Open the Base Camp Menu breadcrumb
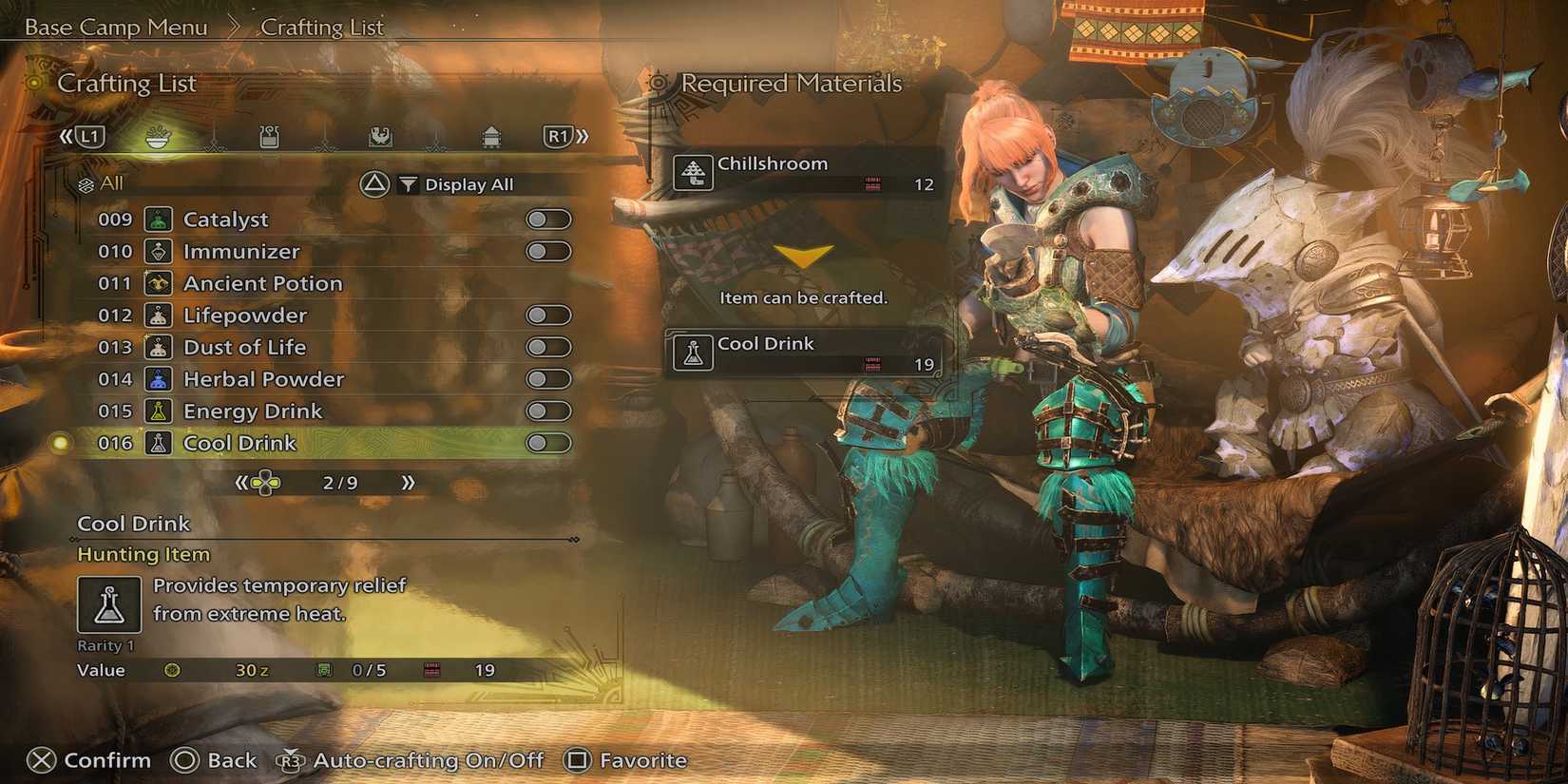This screenshot has height=784, width=1568. 114,27
